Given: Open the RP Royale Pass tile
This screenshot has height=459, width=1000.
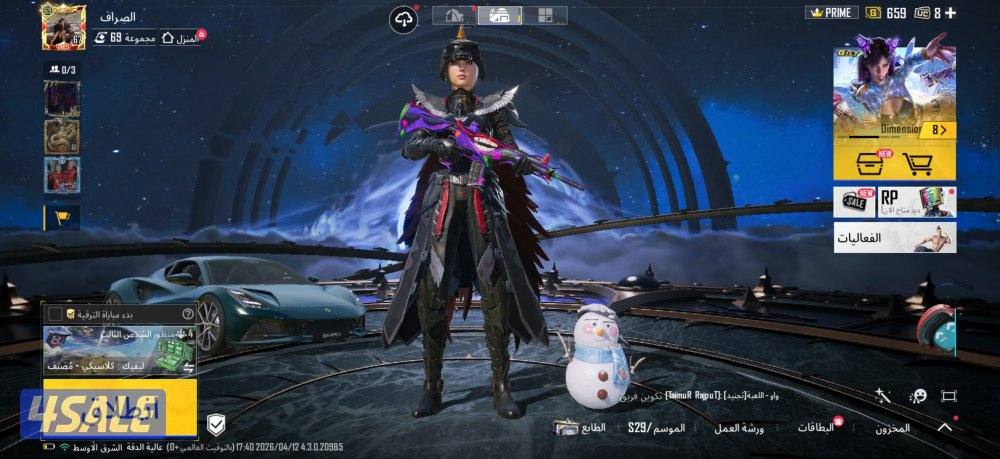Looking at the screenshot, I should pyautogui.click(x=916, y=202).
